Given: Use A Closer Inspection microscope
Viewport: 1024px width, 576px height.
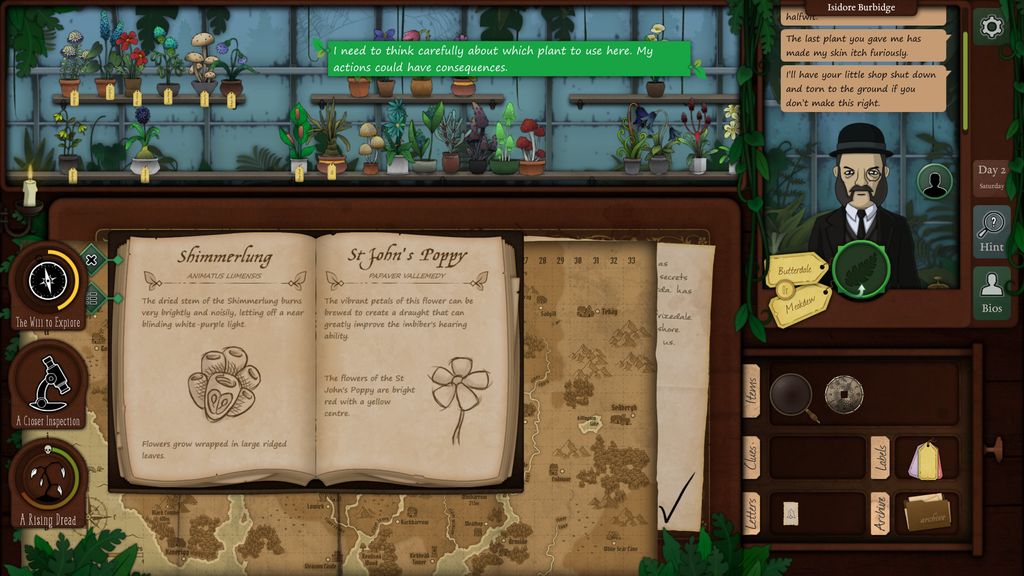Looking at the screenshot, I should (47, 383).
